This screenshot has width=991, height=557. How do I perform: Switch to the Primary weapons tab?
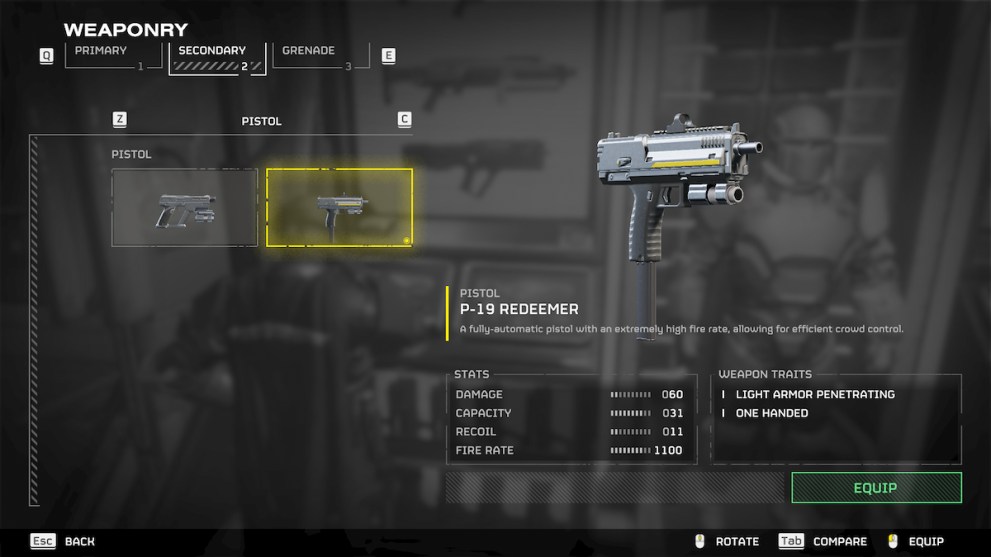click(x=104, y=55)
